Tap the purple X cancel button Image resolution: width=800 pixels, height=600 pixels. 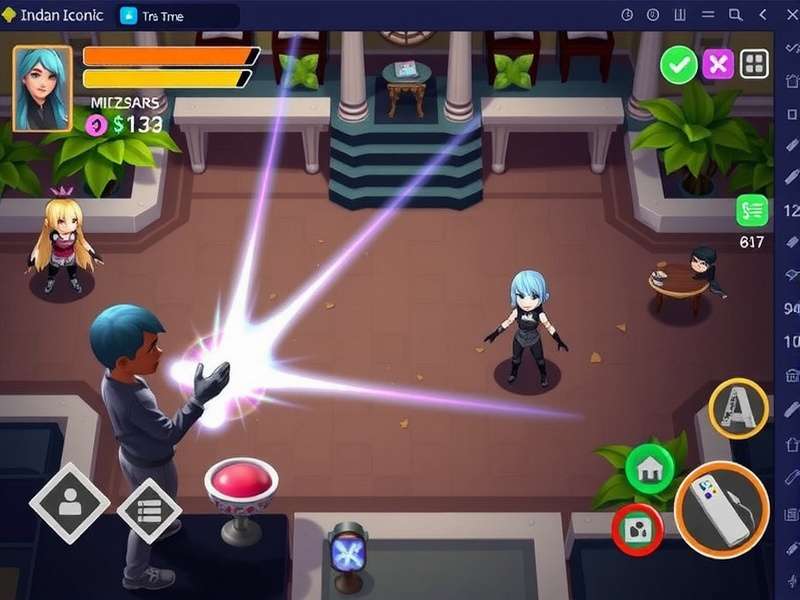tap(717, 66)
